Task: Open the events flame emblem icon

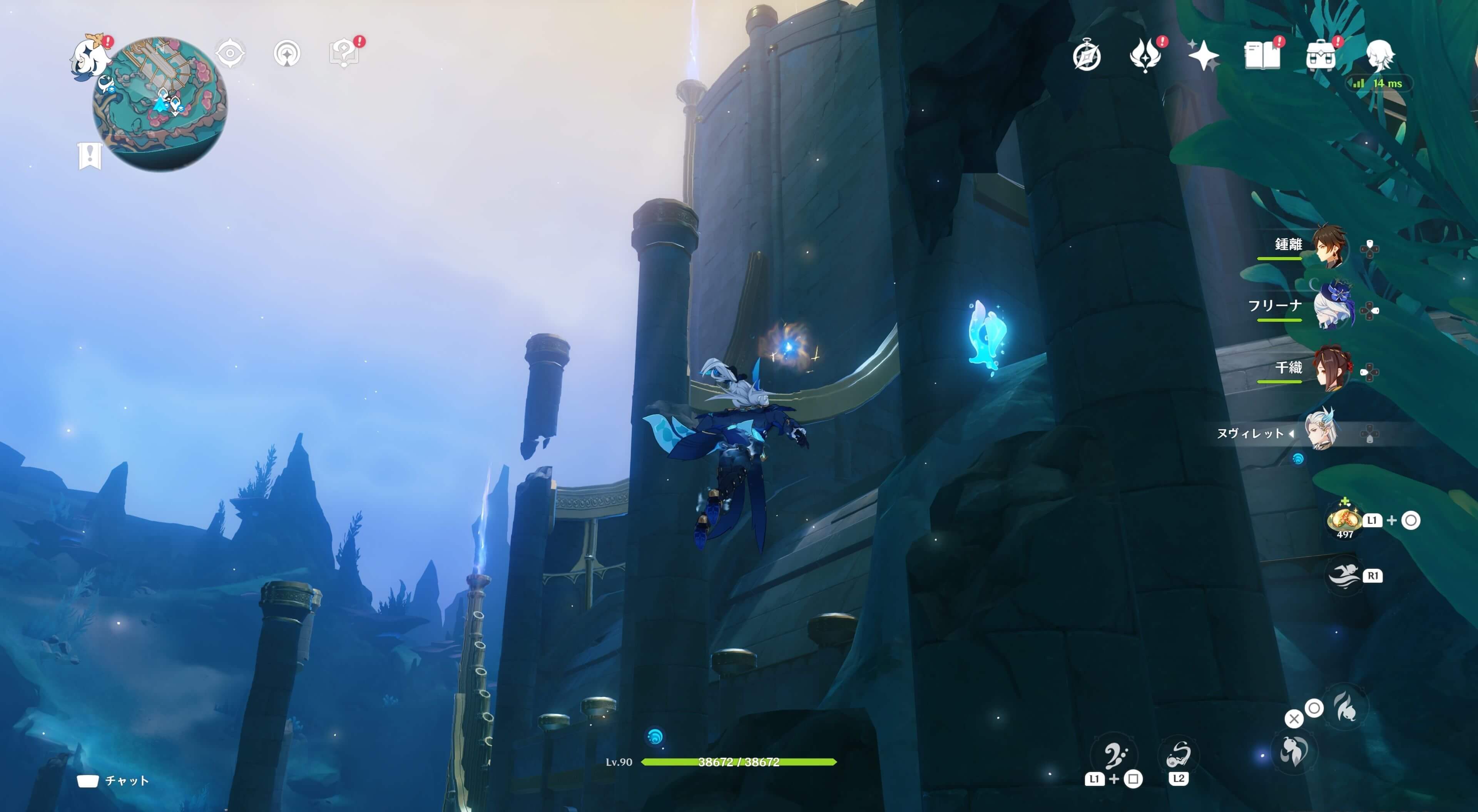Action: point(1145,56)
